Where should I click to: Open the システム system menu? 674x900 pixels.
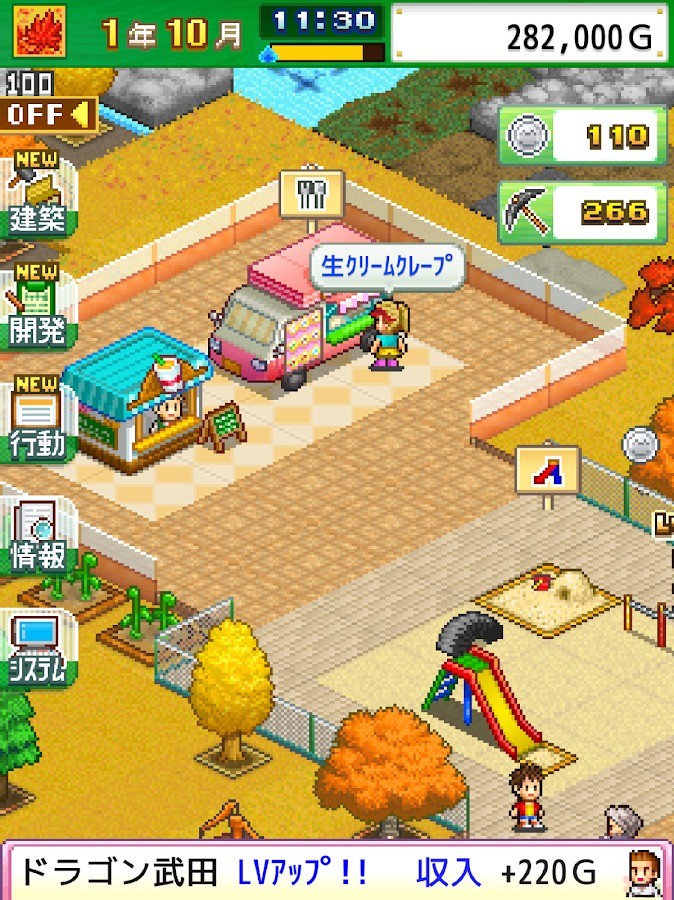tap(38, 650)
